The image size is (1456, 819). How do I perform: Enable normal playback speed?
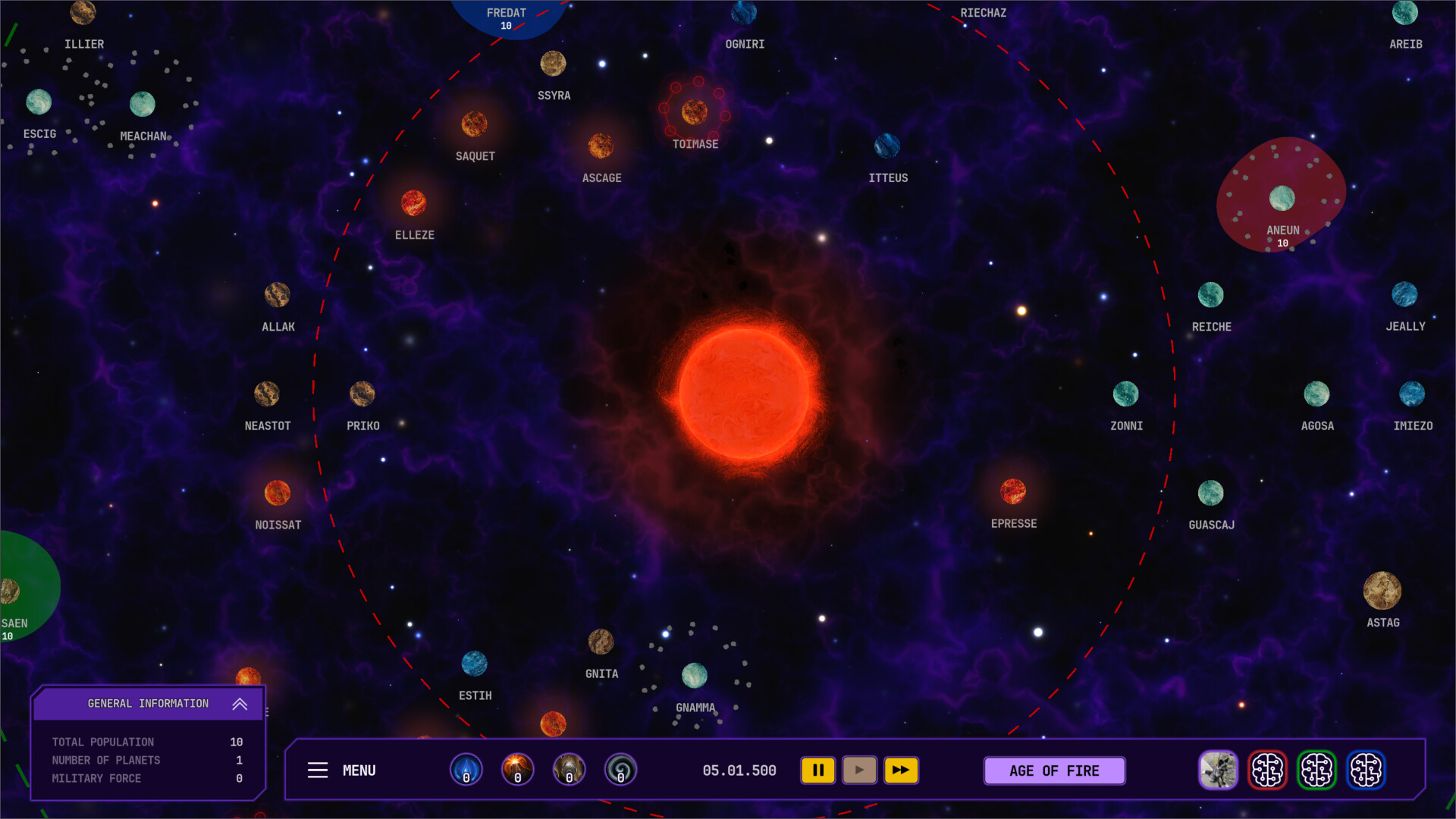tap(859, 770)
